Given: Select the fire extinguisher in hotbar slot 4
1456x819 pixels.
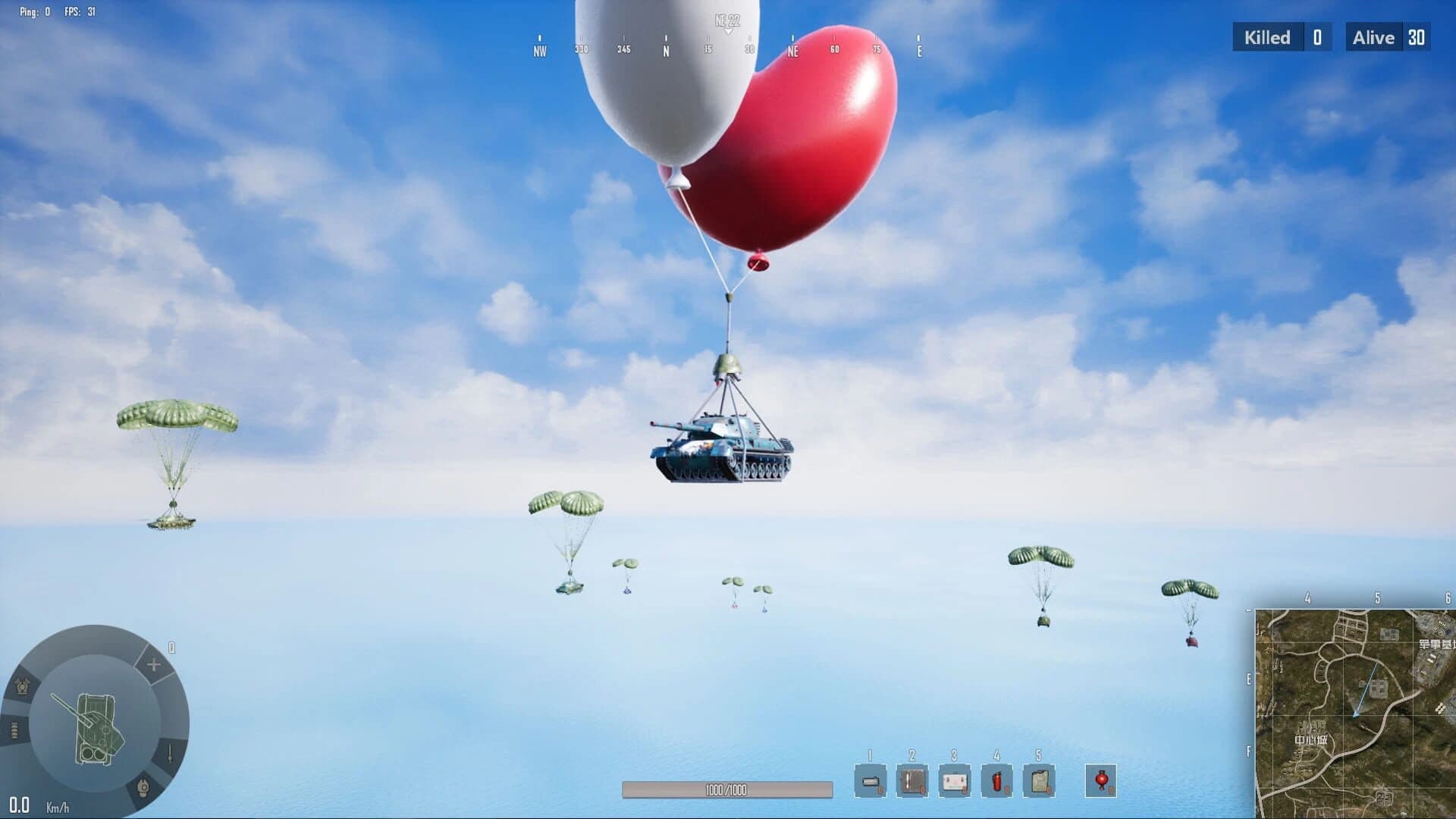Looking at the screenshot, I should coord(996,781).
